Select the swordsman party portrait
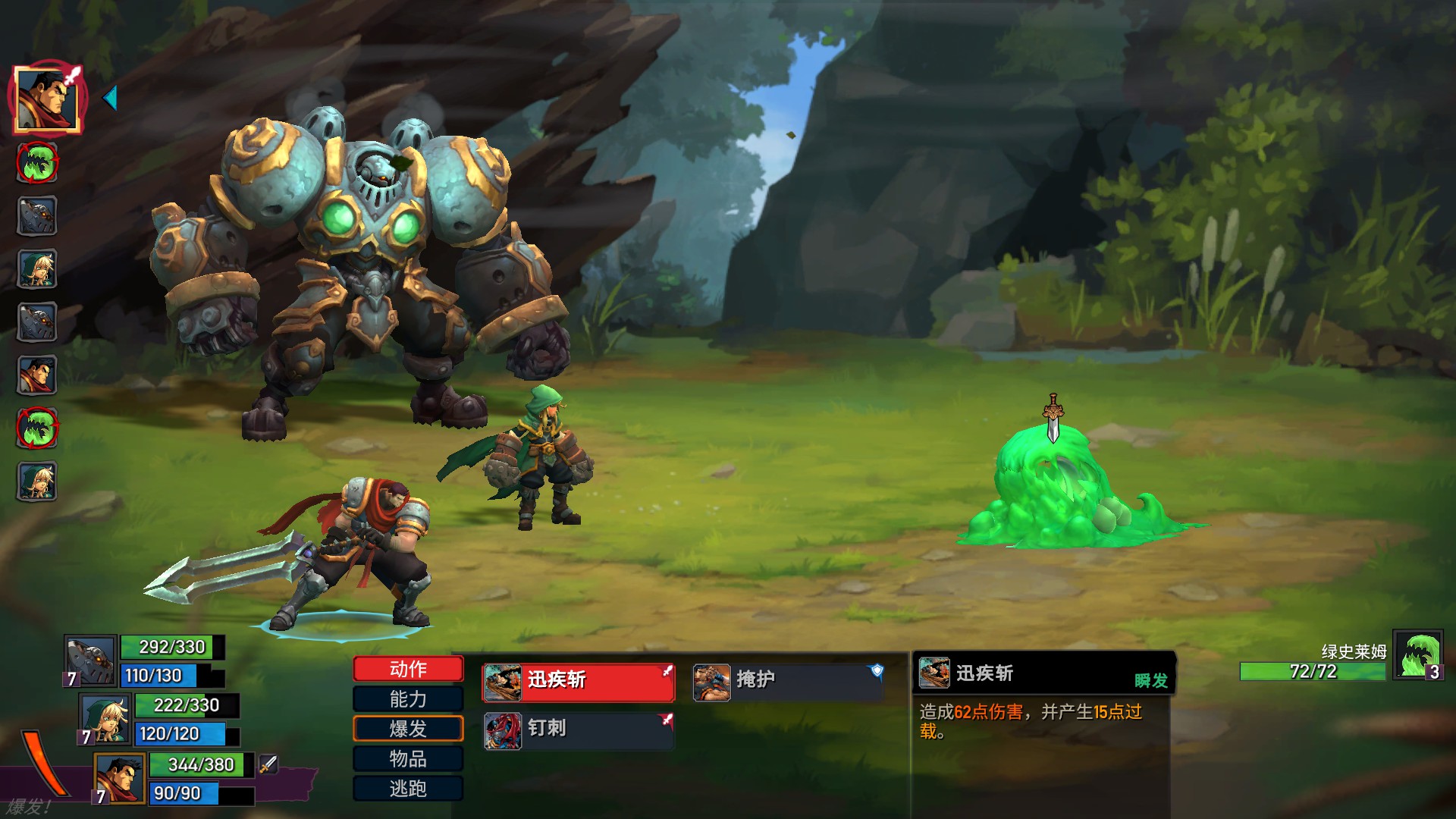 (x=120, y=778)
